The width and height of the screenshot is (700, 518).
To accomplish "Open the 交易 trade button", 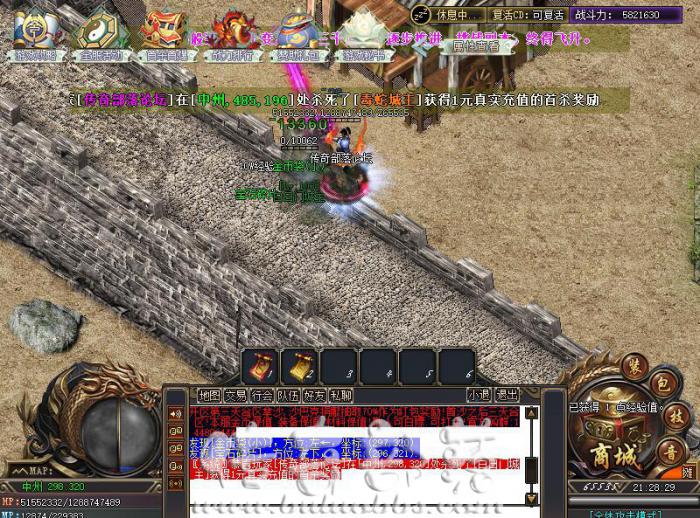I will [235, 395].
